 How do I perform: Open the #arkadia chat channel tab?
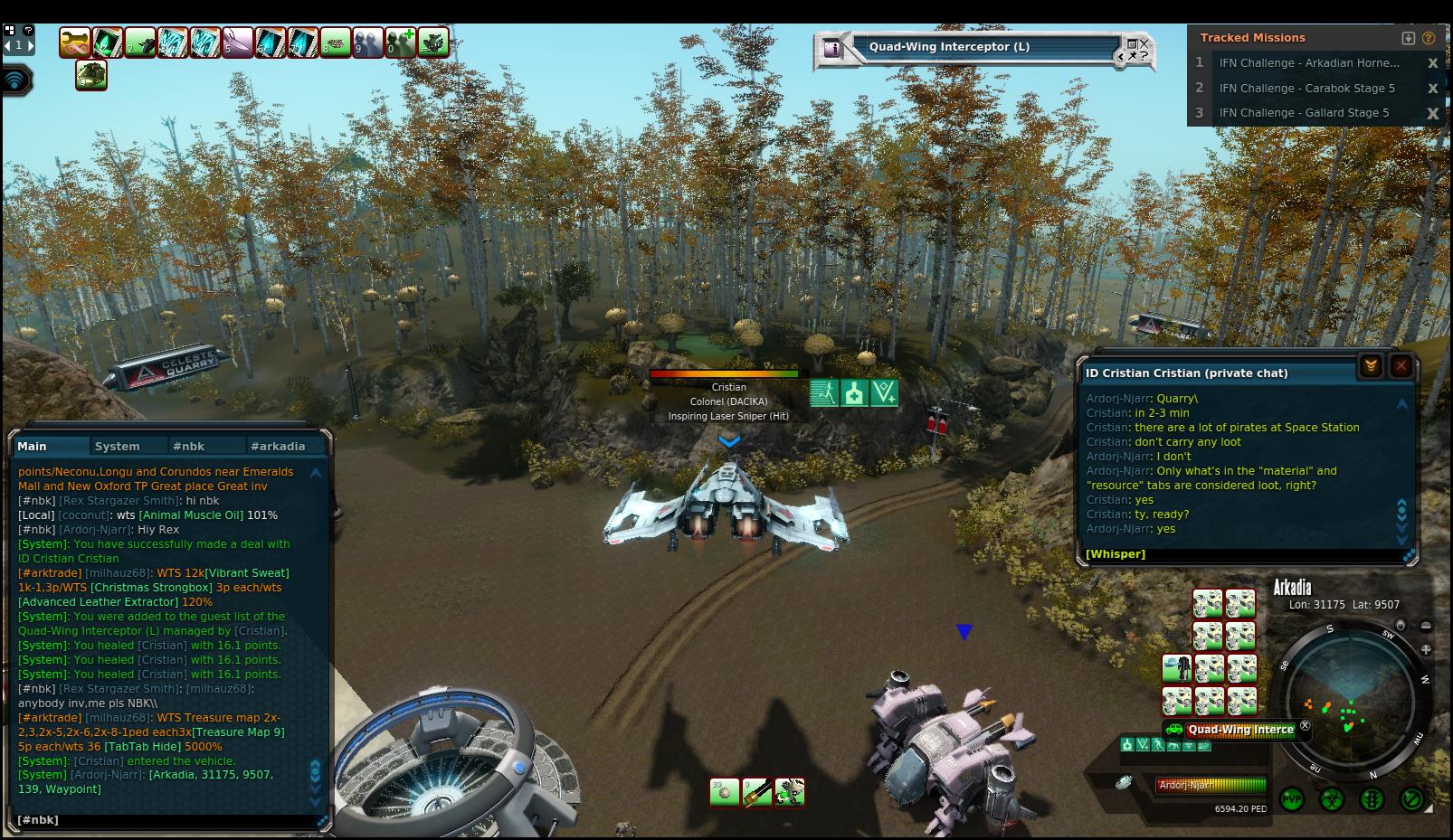pyautogui.click(x=278, y=447)
